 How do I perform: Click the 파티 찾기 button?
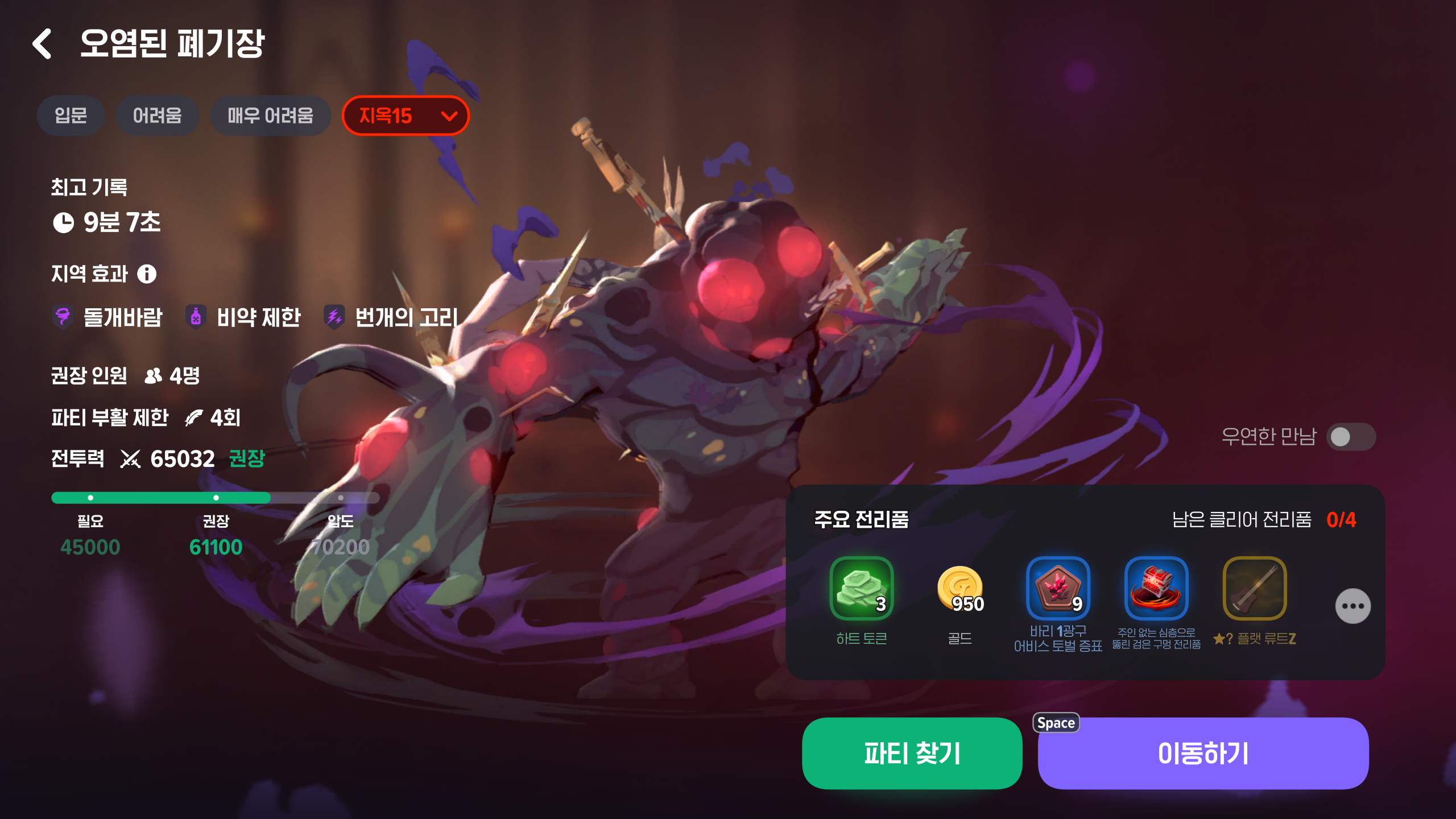point(912,753)
